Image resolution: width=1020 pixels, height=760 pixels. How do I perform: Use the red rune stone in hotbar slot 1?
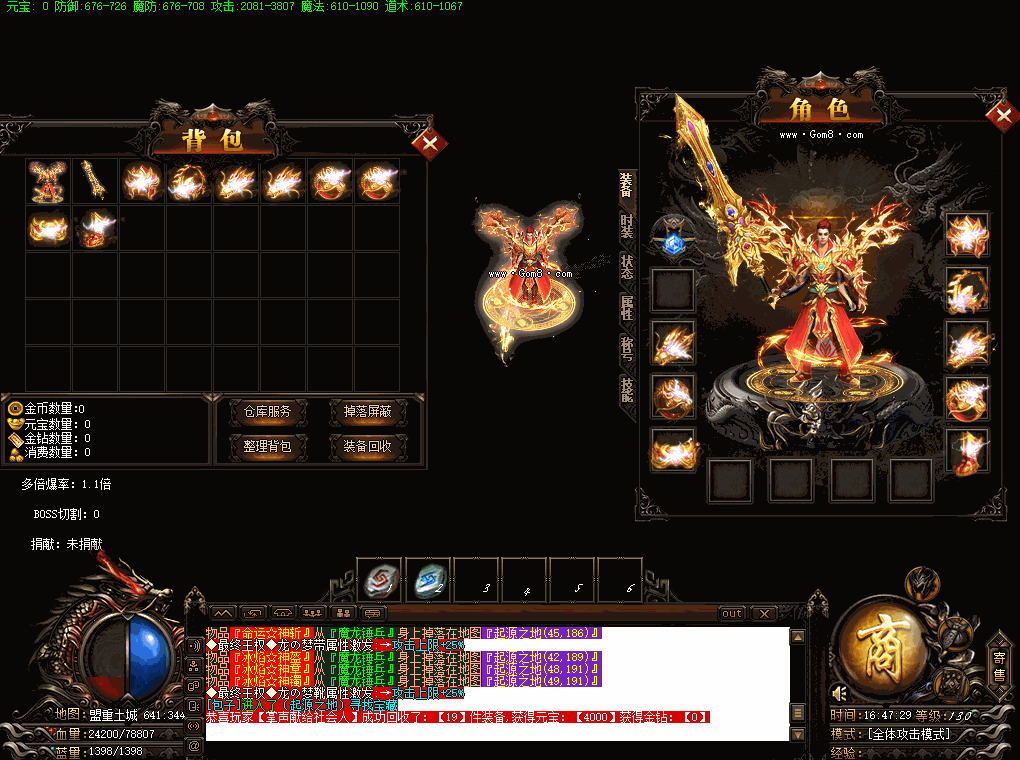coord(380,579)
